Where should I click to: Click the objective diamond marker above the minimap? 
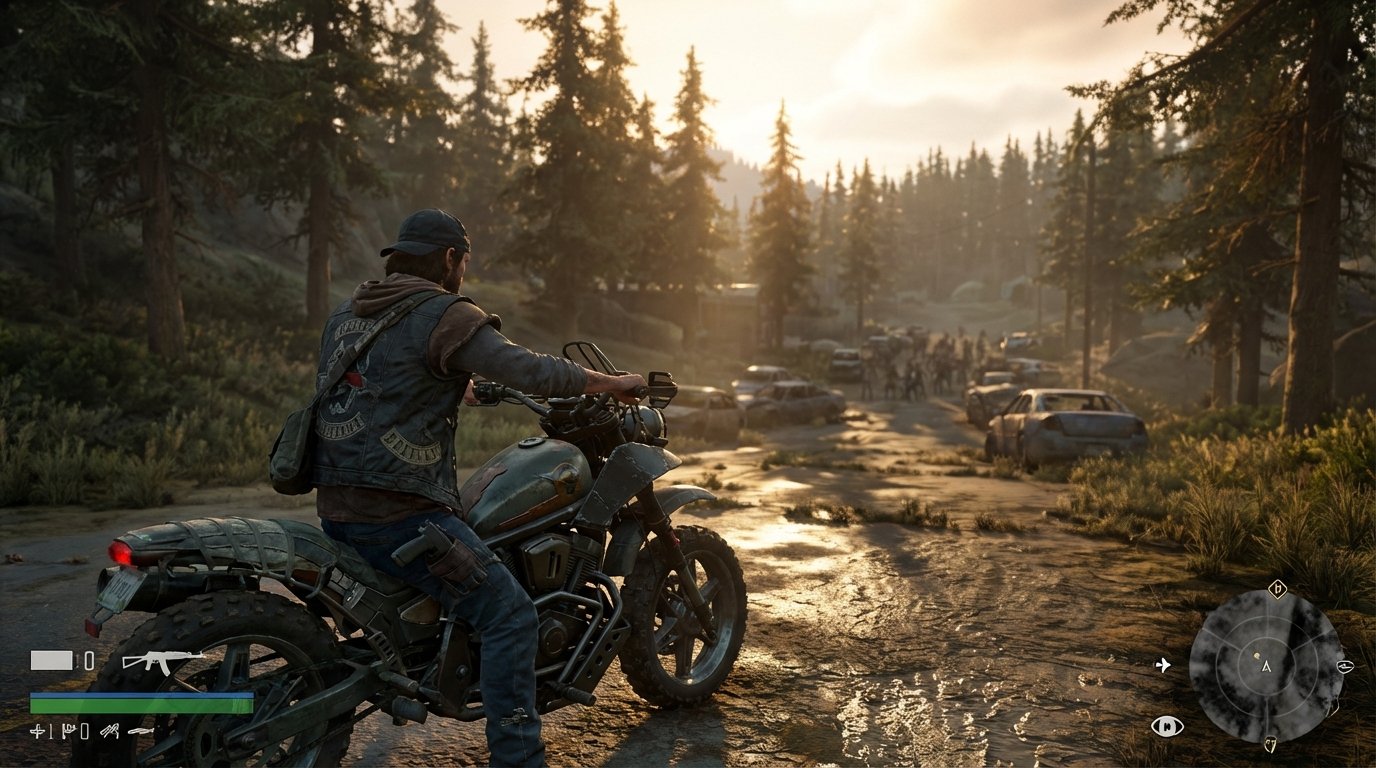pos(1278,588)
